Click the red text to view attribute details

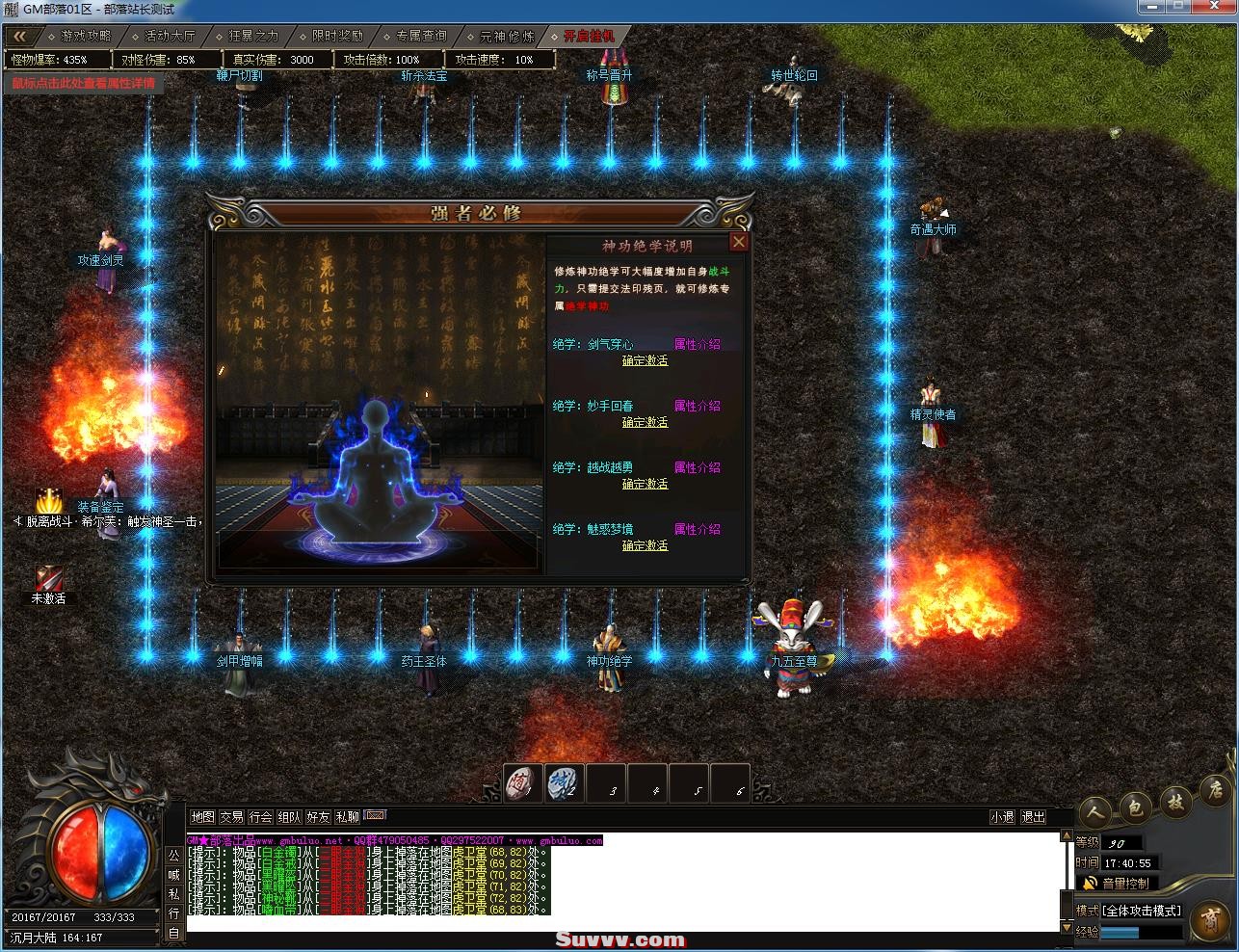[83, 83]
